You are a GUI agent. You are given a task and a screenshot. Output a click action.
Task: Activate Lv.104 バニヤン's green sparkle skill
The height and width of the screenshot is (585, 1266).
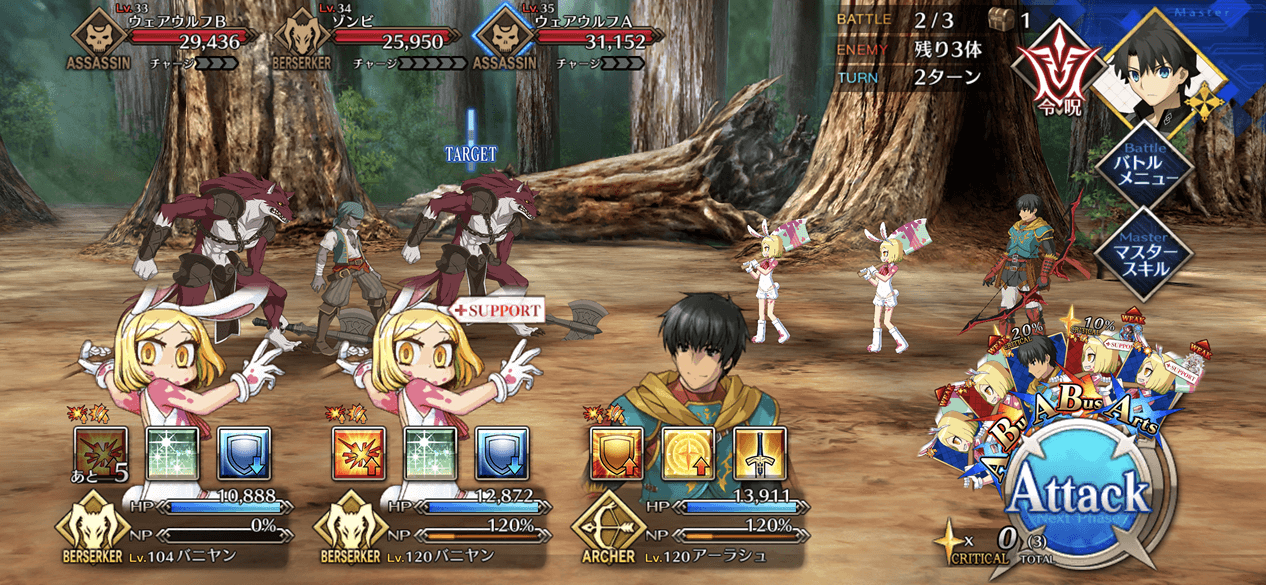tap(174, 454)
